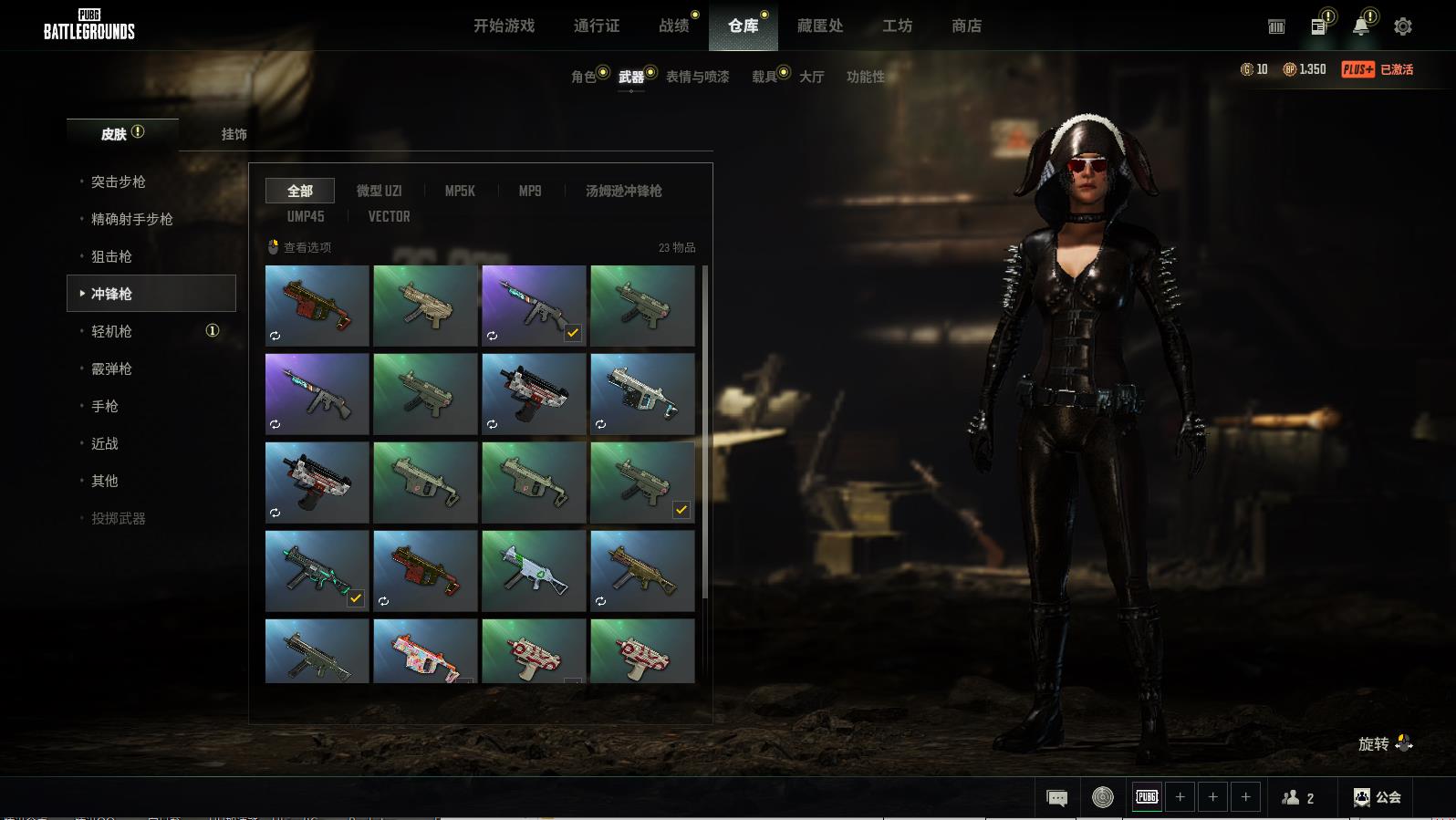Select the pink floral Vector skin
This screenshot has height=820, width=1456.
pos(425,652)
